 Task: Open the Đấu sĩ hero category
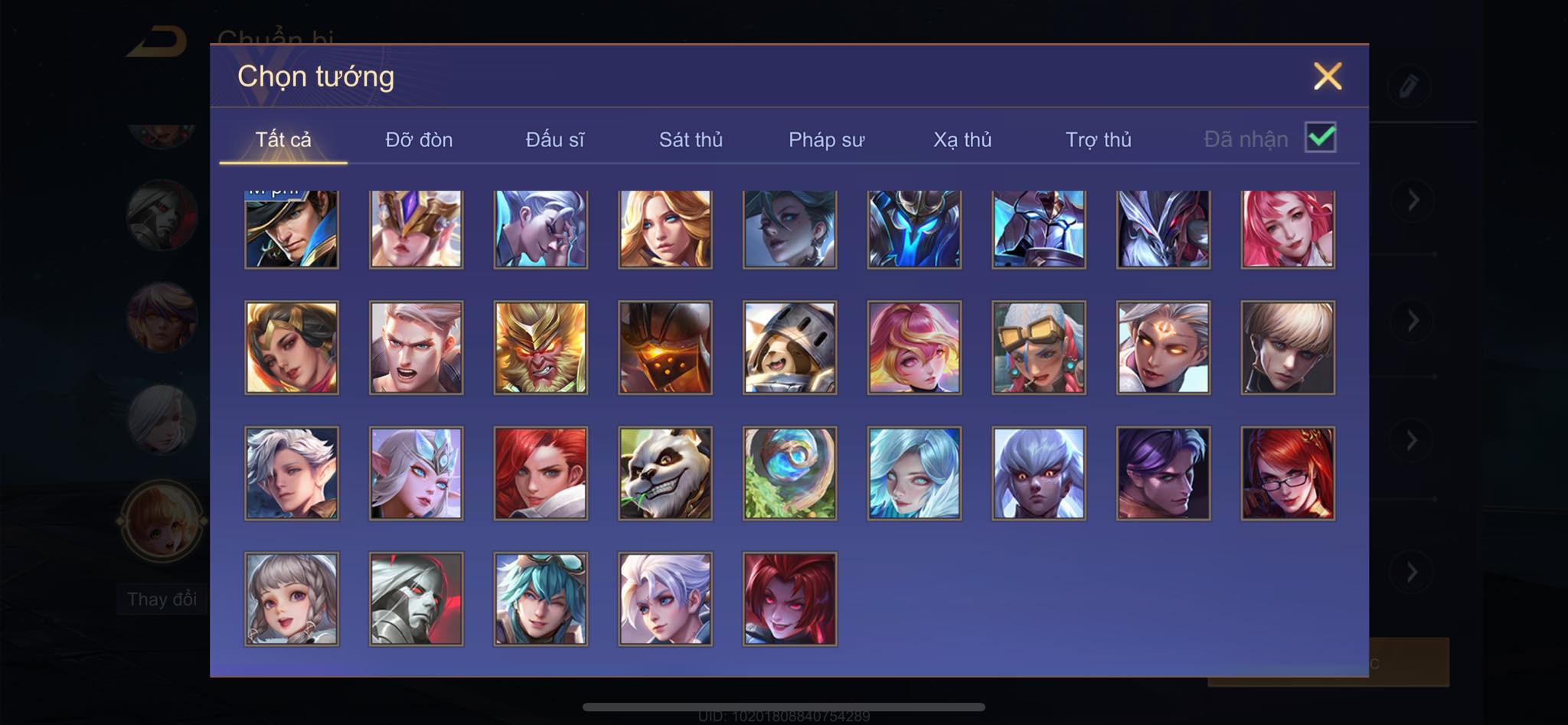click(x=554, y=140)
